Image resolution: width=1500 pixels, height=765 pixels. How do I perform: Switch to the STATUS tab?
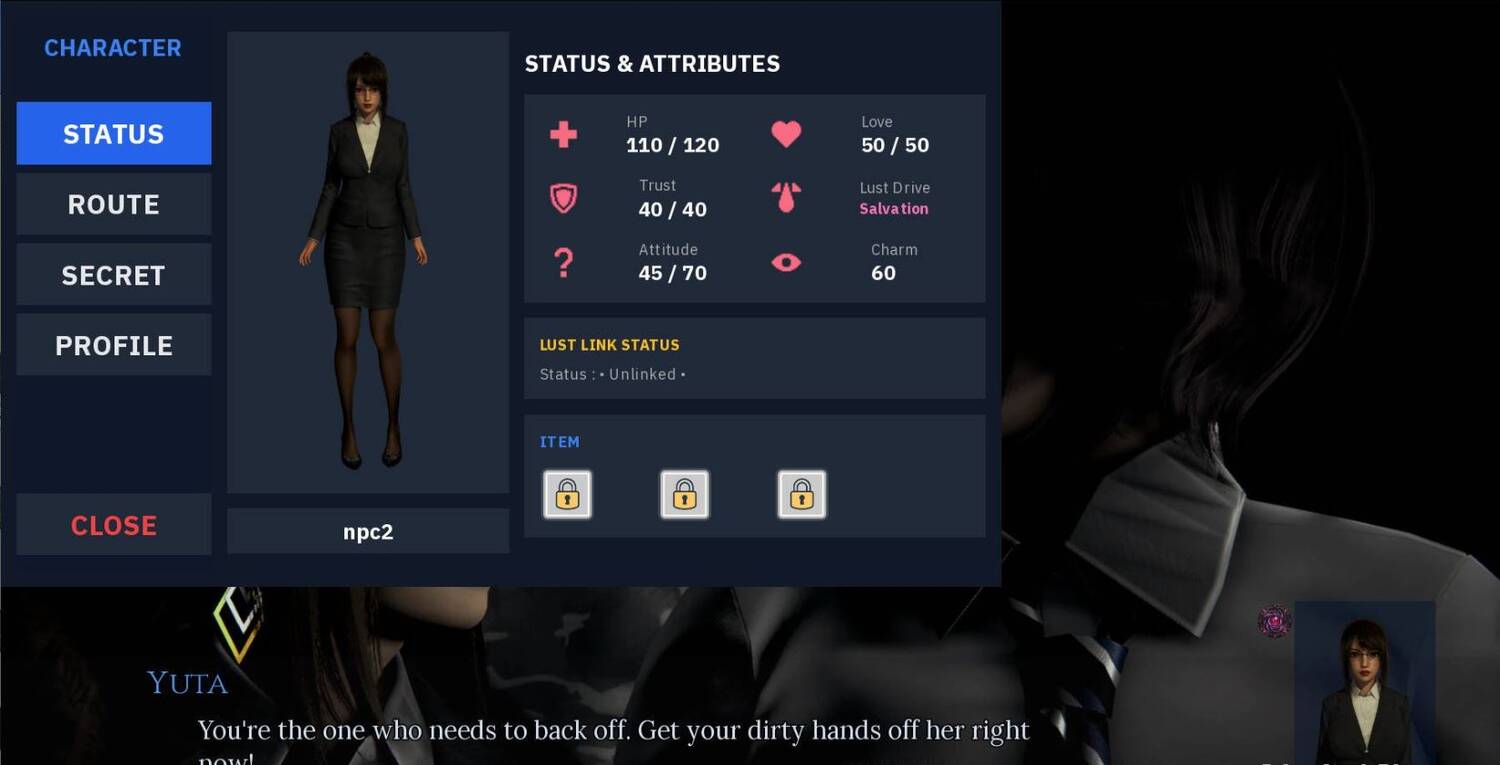(x=113, y=134)
